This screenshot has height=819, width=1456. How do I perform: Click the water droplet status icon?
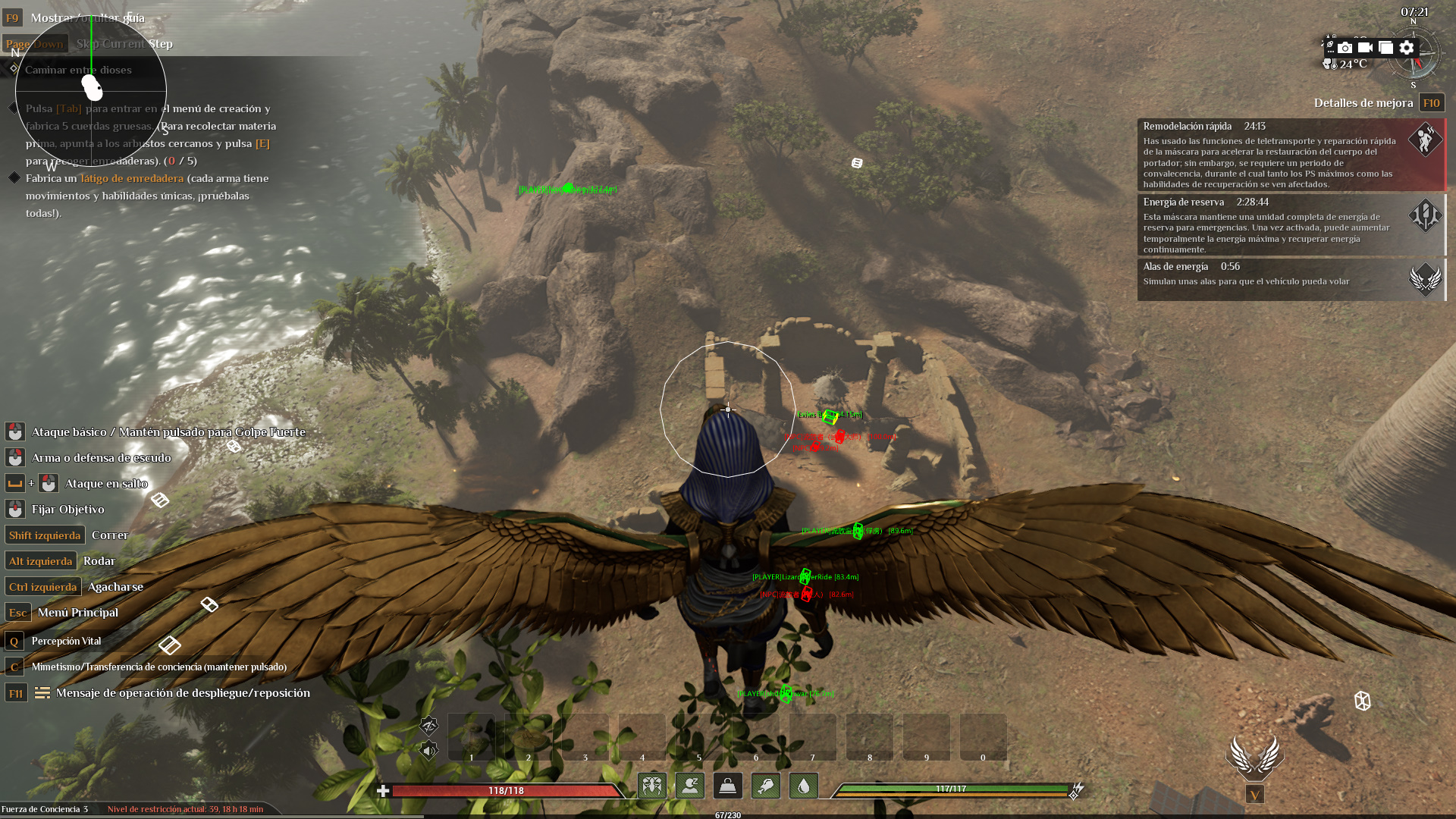click(x=803, y=786)
